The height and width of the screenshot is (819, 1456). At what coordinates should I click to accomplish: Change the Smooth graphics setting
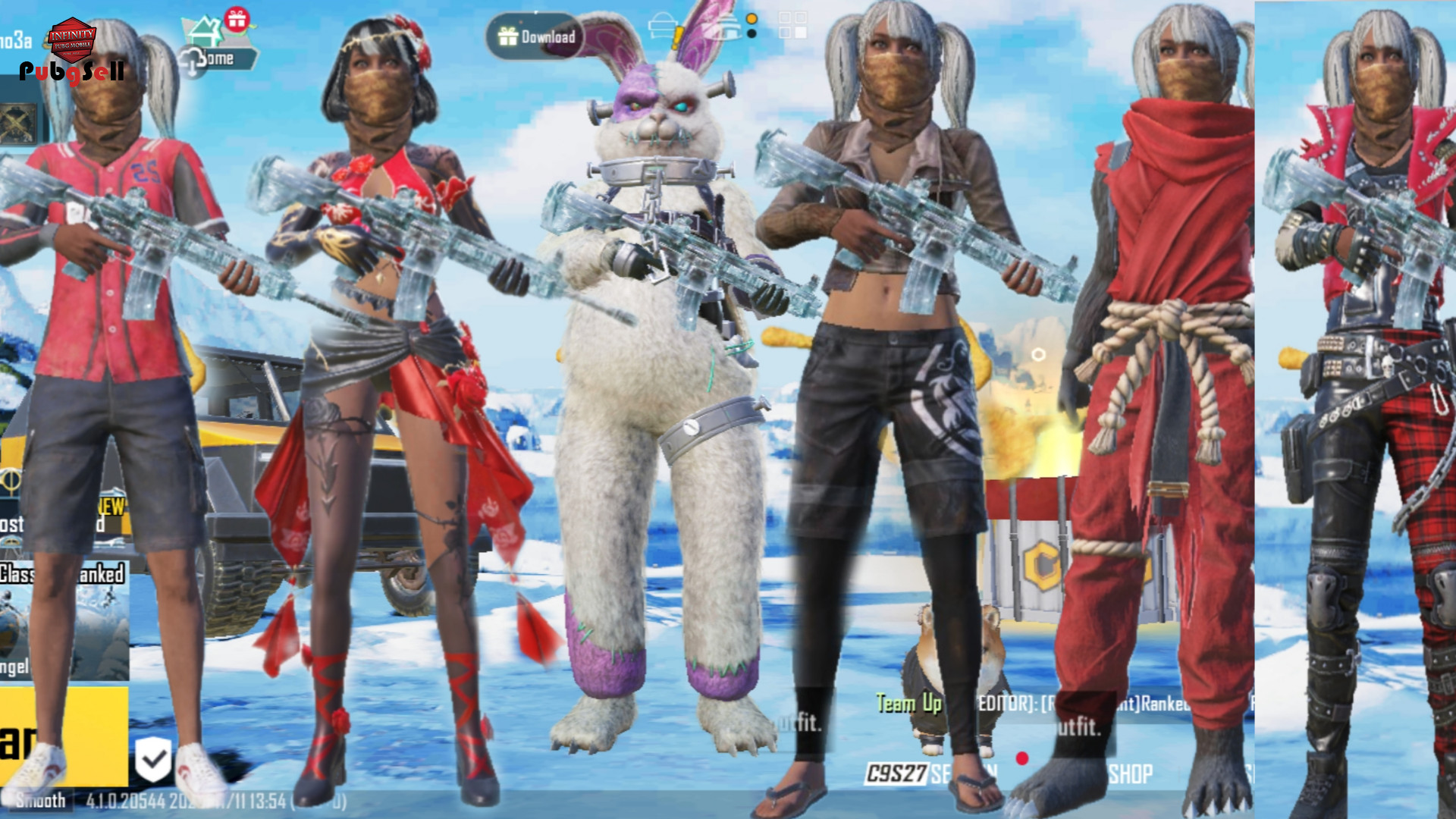pyautogui.click(x=41, y=801)
